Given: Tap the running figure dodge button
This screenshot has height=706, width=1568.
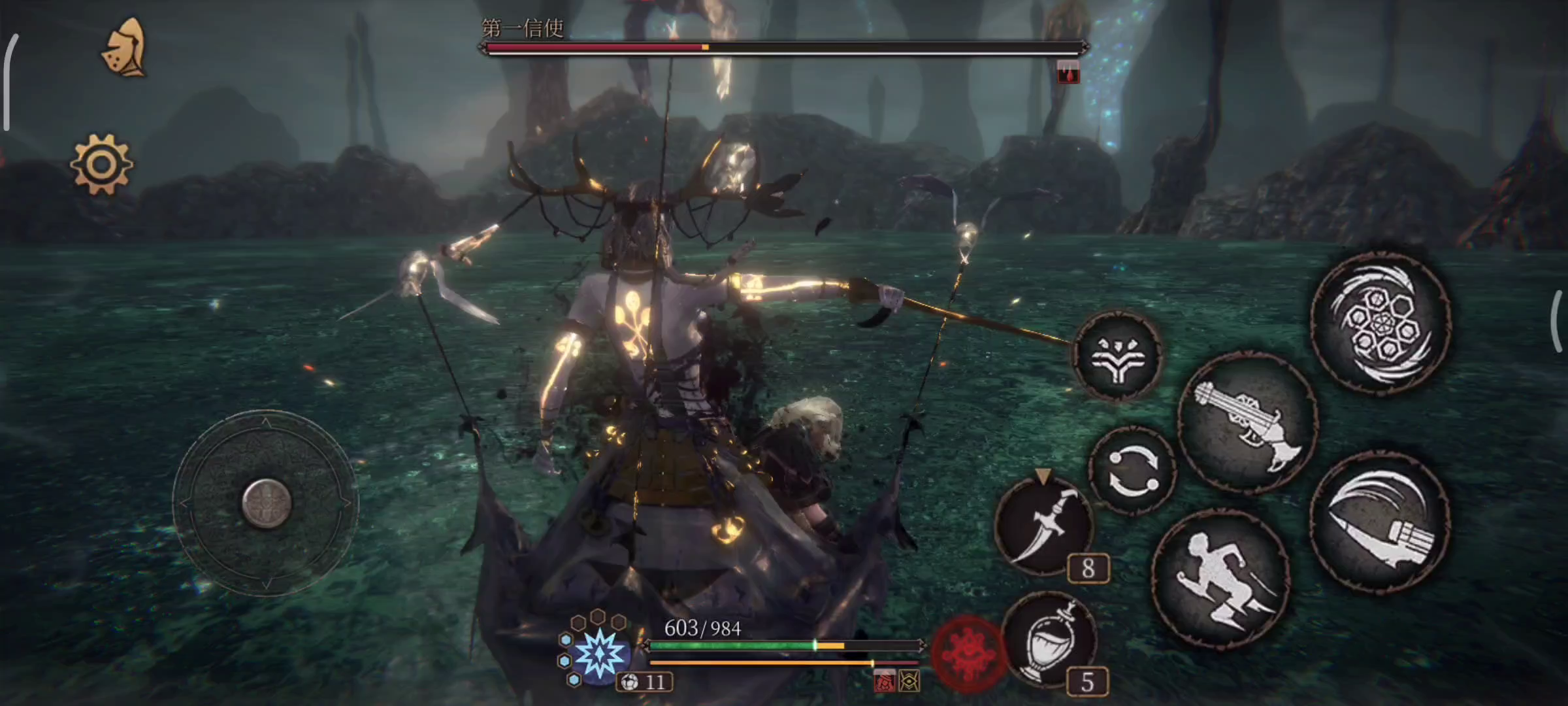Looking at the screenshot, I should [x=1220, y=579].
